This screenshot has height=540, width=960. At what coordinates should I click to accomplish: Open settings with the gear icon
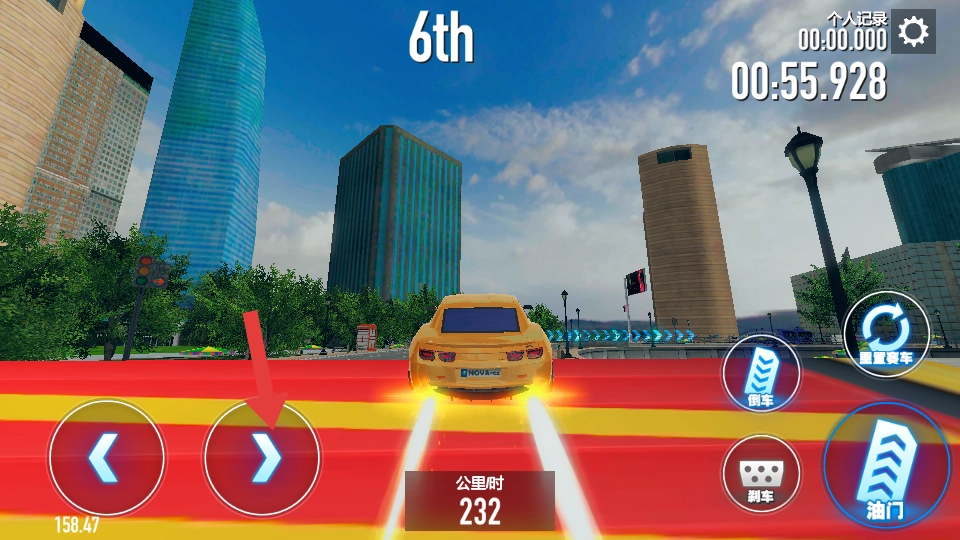point(912,33)
